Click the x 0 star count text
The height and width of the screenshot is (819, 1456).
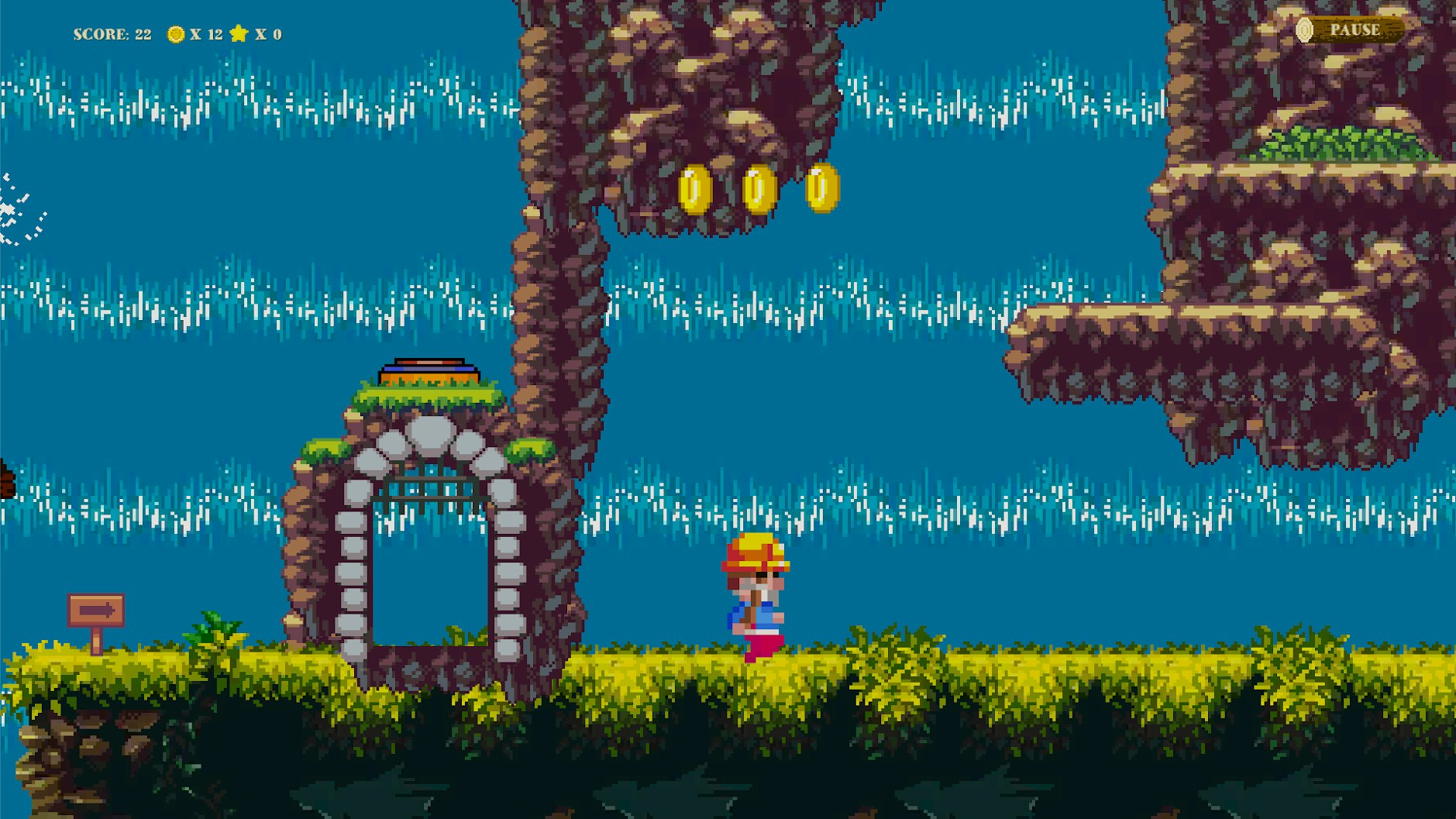[270, 33]
